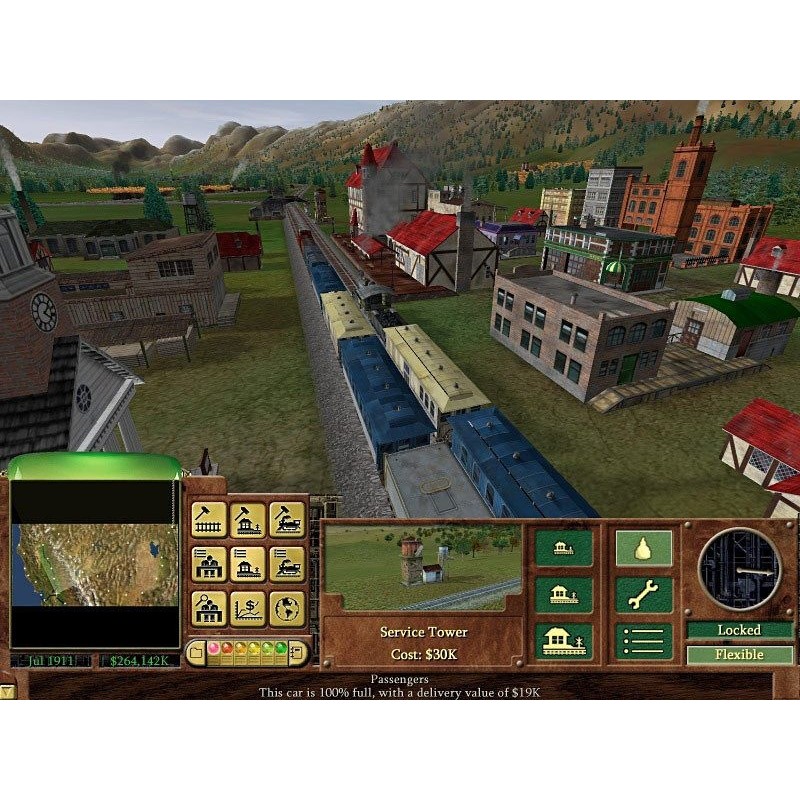Open the company list button

208,563
